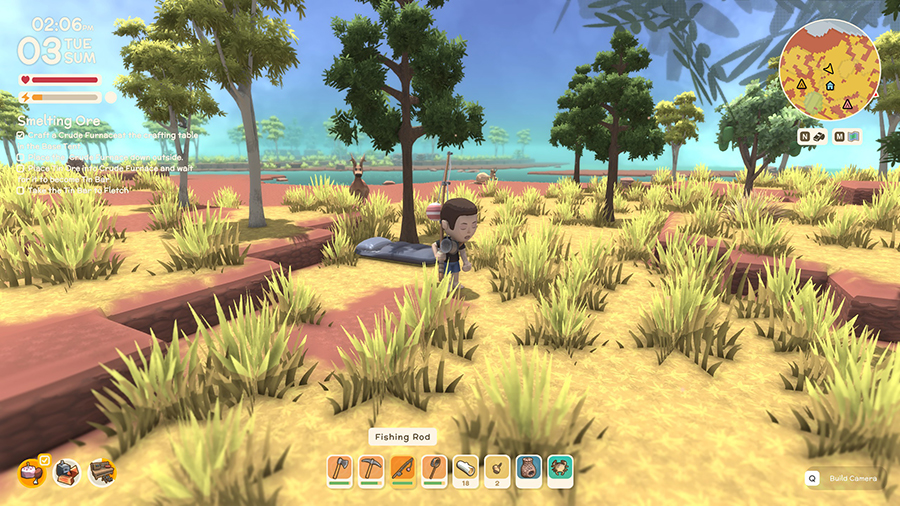Select the wood log stack slot

click(465, 470)
